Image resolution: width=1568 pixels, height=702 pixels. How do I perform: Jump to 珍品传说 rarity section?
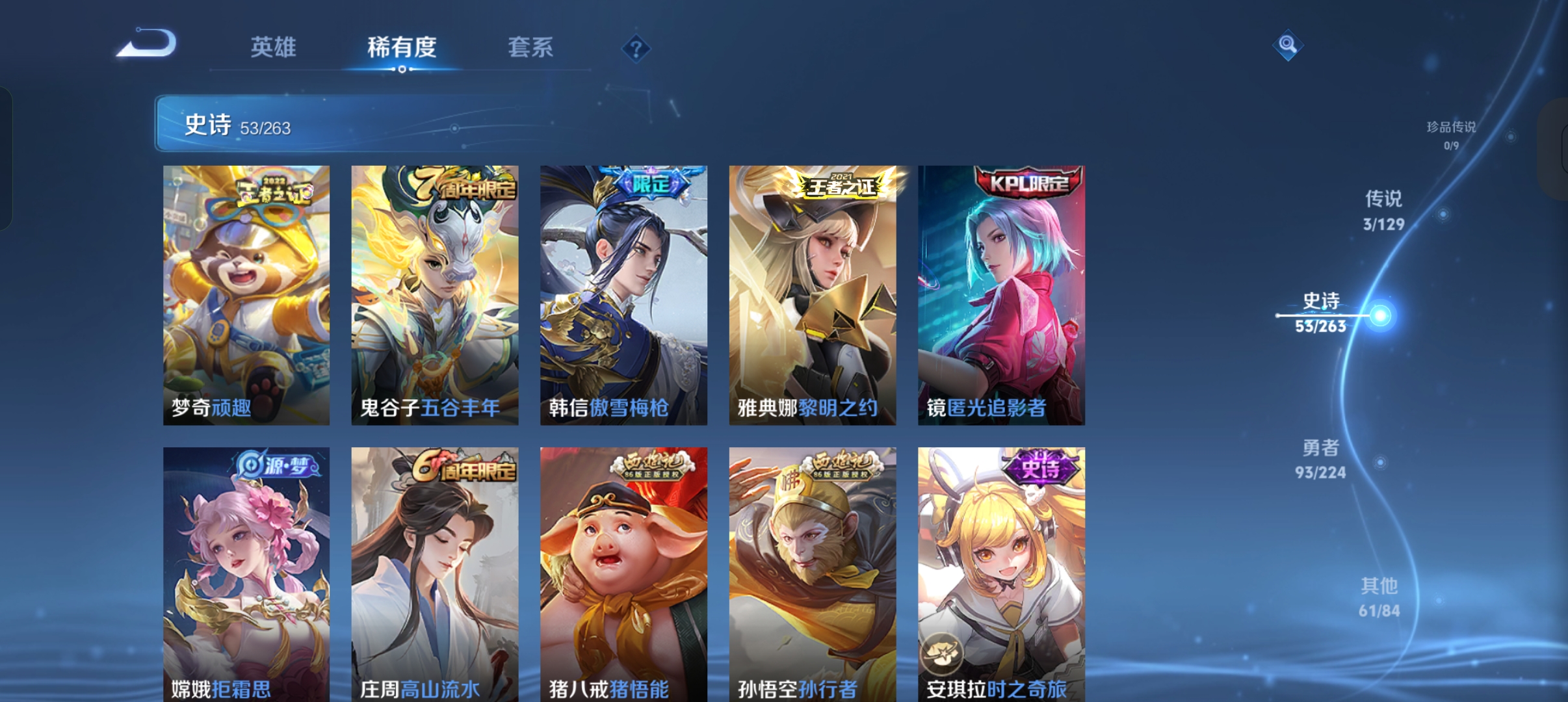(1451, 134)
